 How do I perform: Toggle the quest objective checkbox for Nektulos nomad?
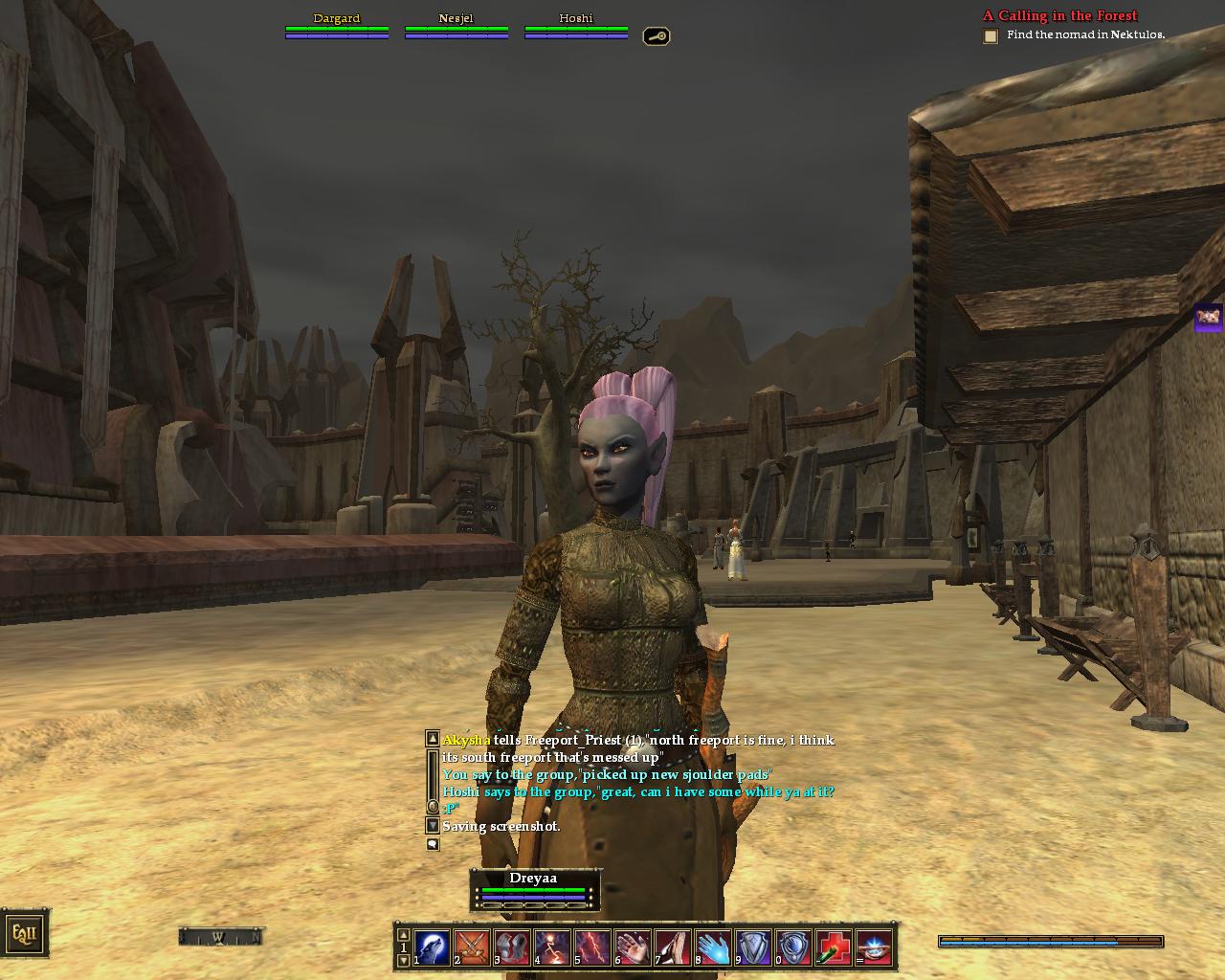(991, 36)
